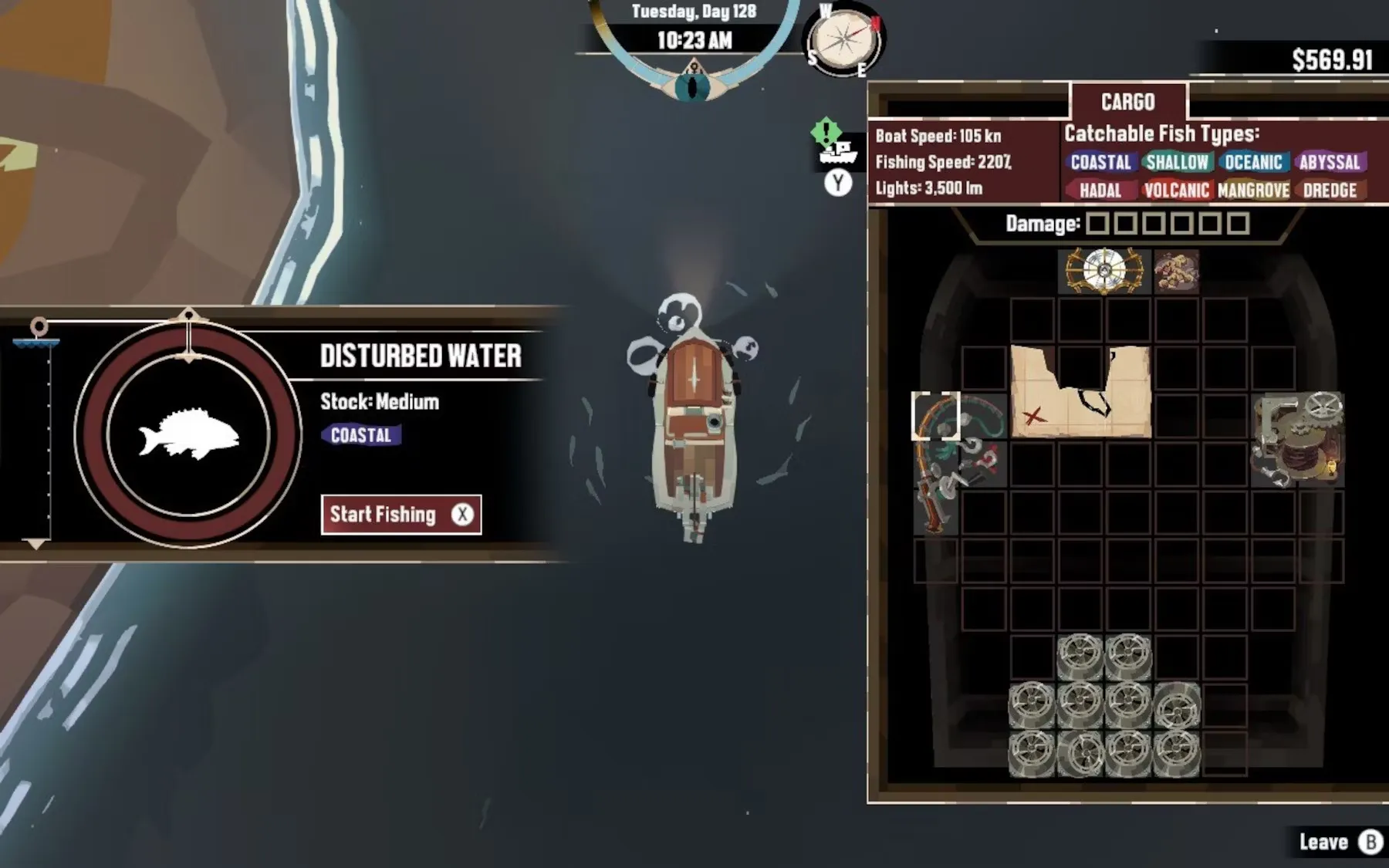Select the golden-framed light in cargo

click(1104, 270)
